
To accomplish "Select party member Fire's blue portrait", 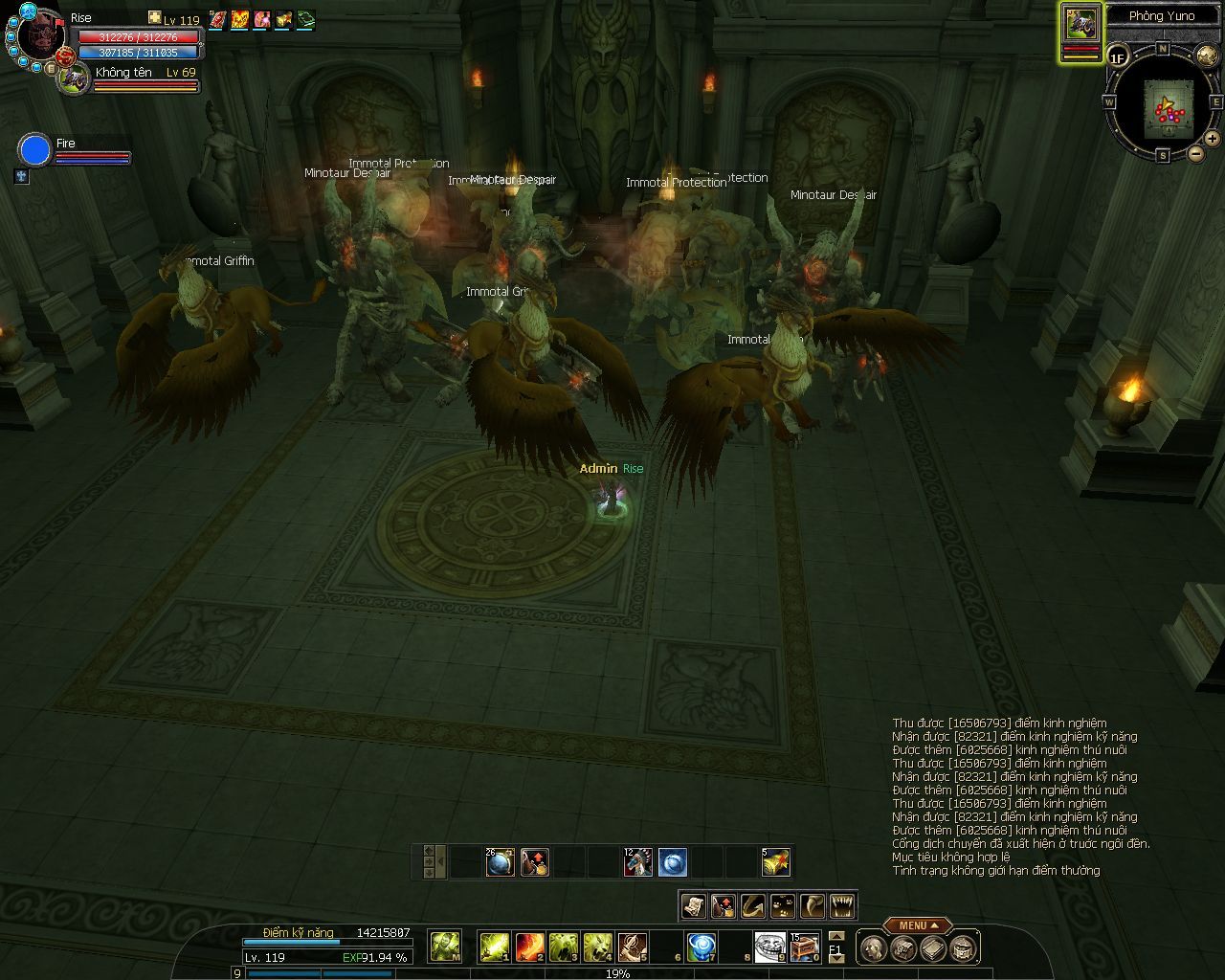I will click(x=34, y=150).
